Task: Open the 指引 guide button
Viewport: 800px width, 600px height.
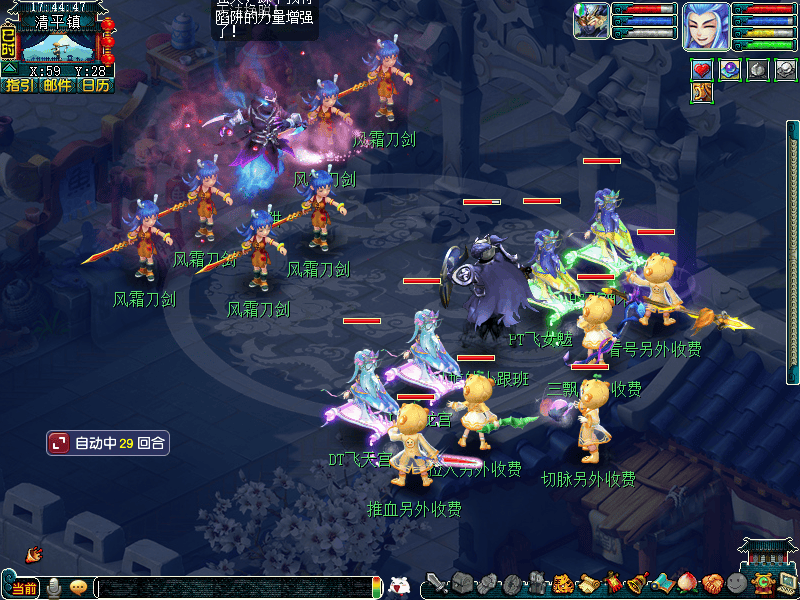Action: pos(18,86)
